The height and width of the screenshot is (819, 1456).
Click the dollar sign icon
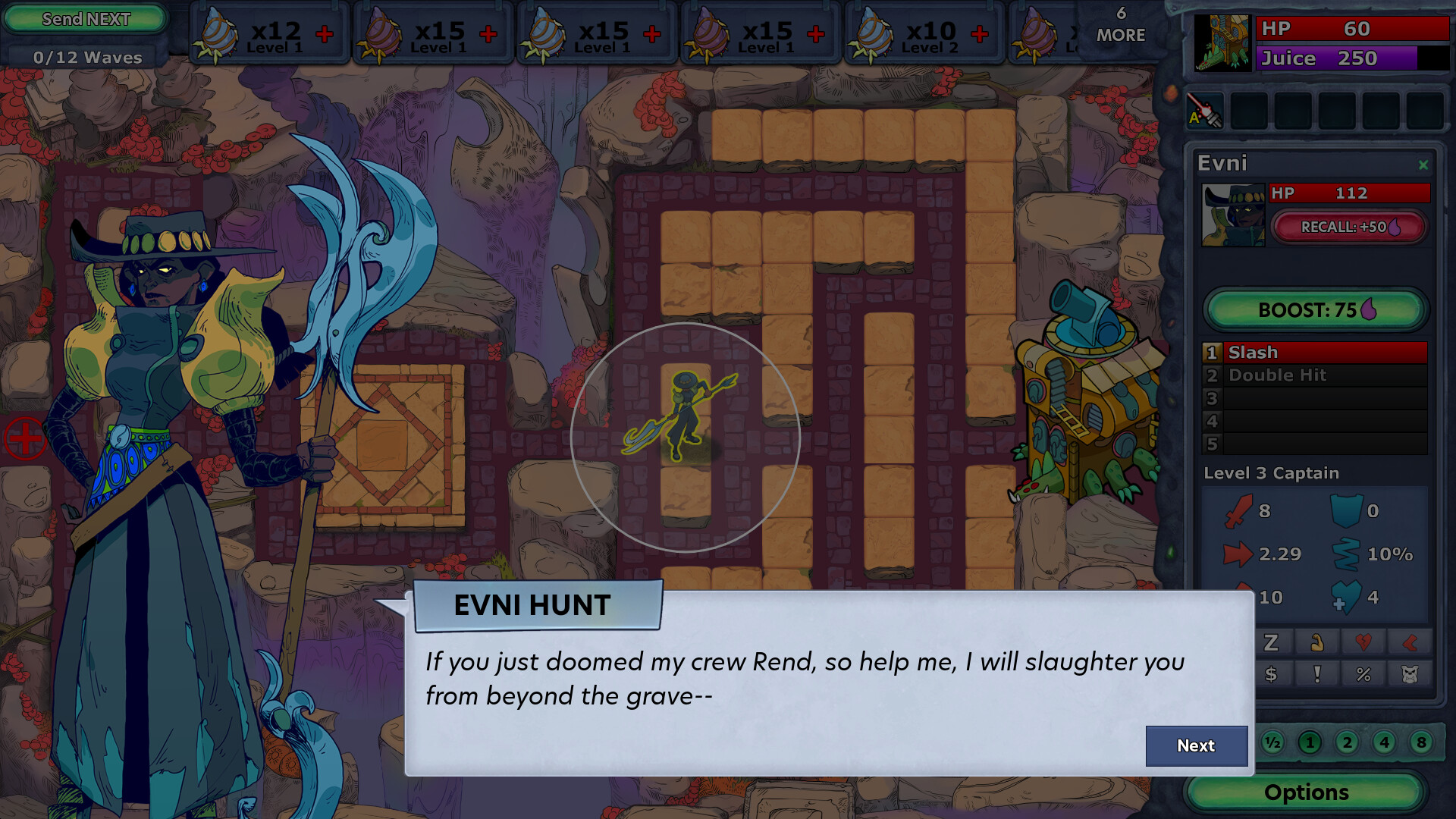click(x=1270, y=674)
